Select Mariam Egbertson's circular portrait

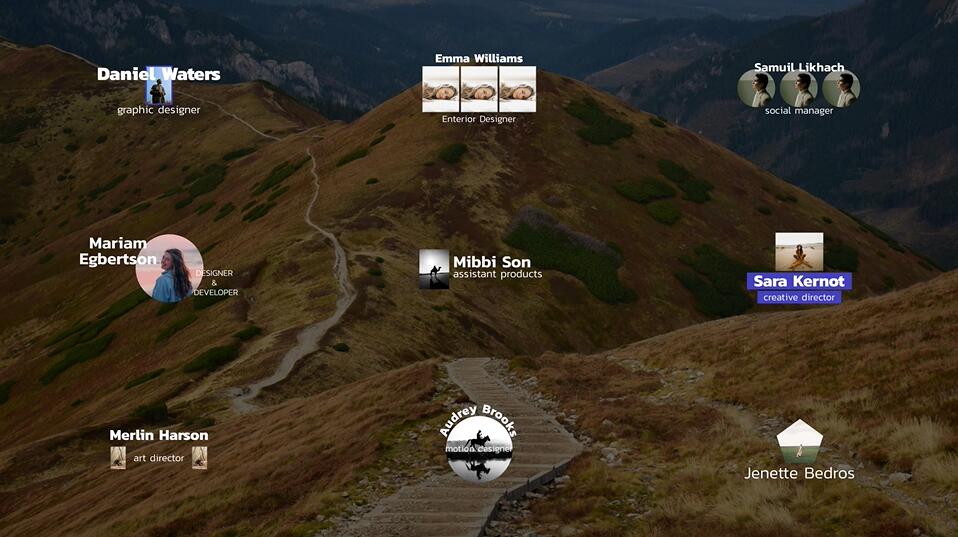169,268
